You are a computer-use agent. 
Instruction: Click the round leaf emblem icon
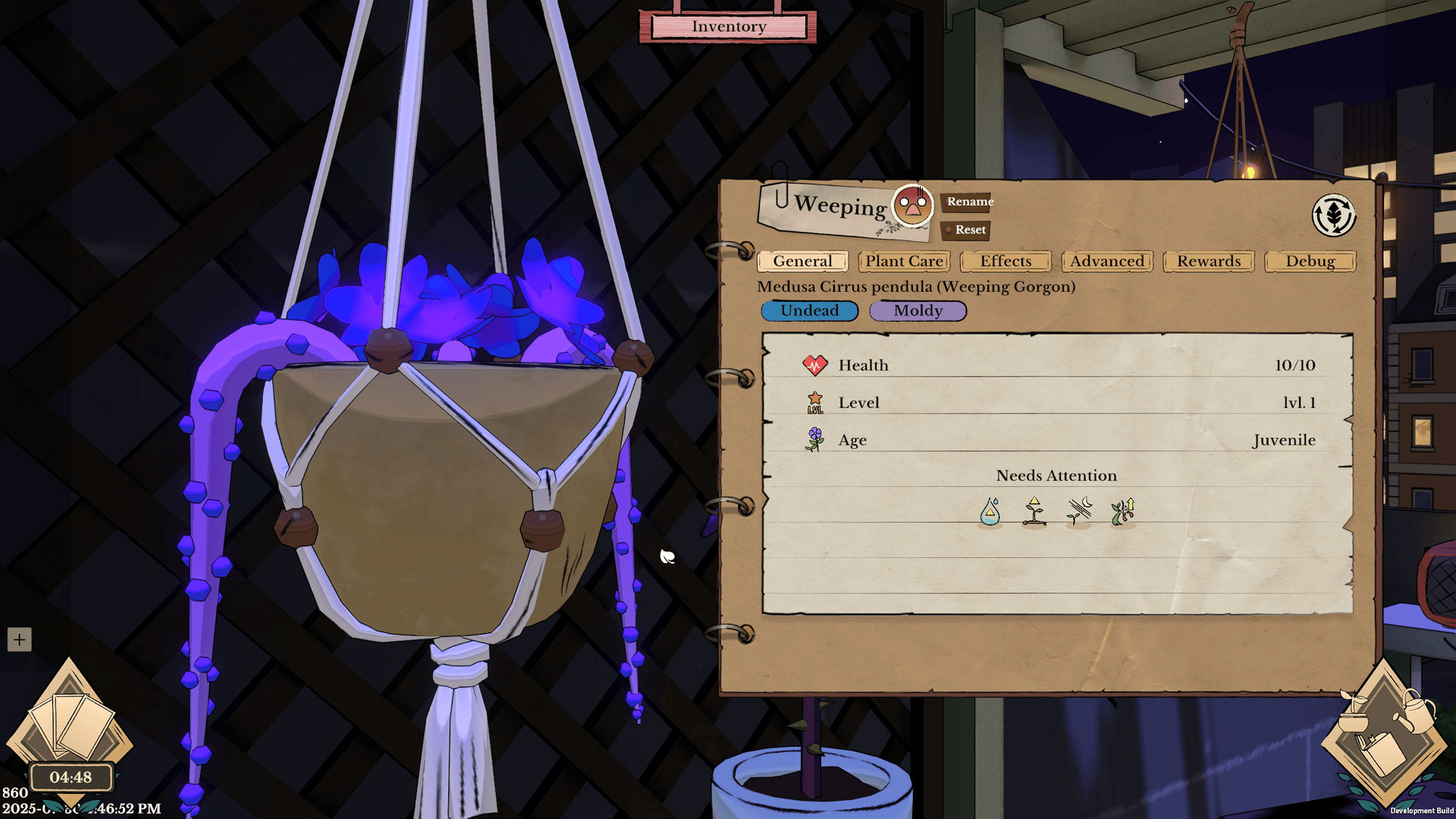(1333, 215)
